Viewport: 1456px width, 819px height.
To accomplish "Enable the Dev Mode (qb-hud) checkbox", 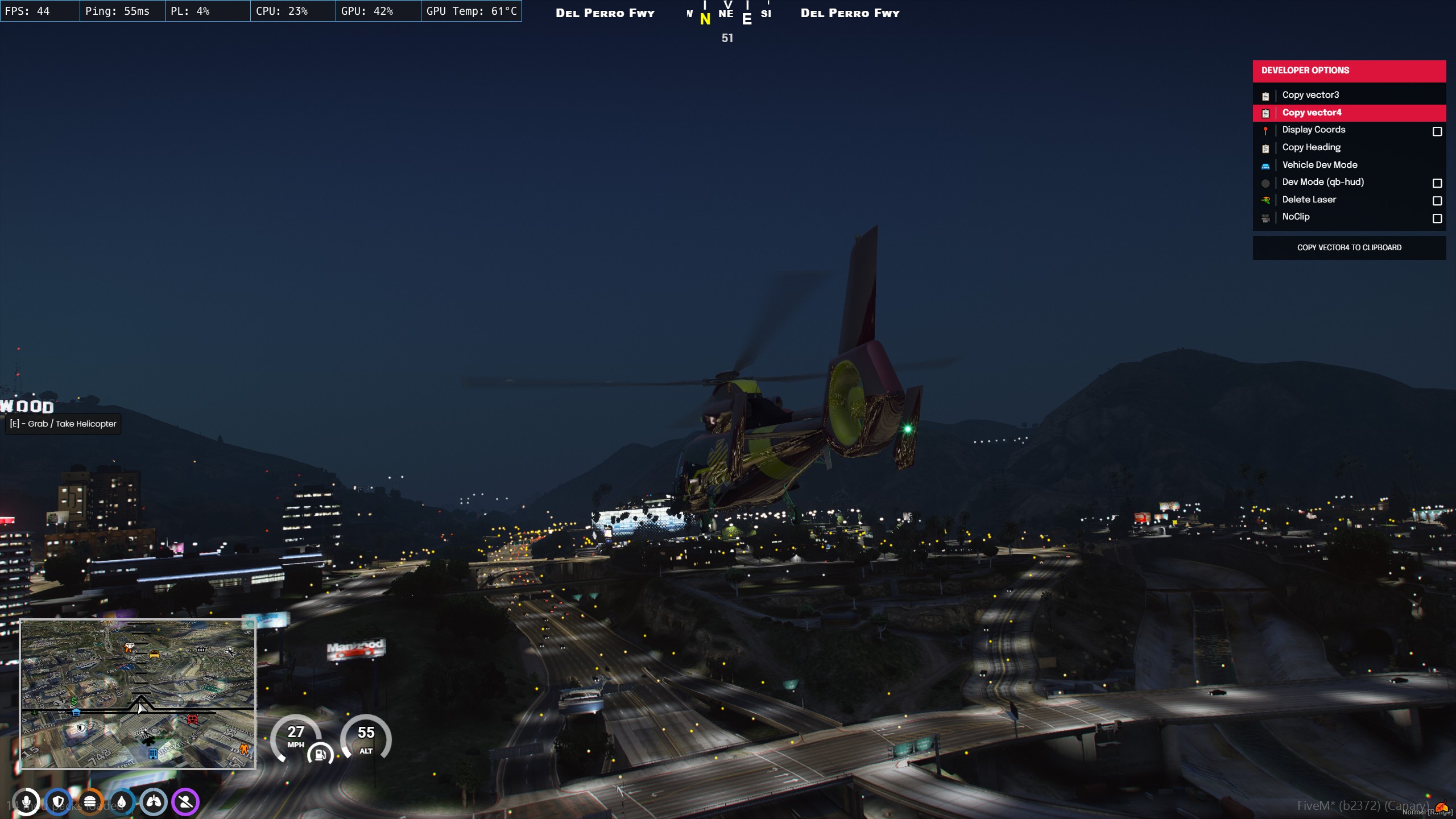I will (1437, 183).
